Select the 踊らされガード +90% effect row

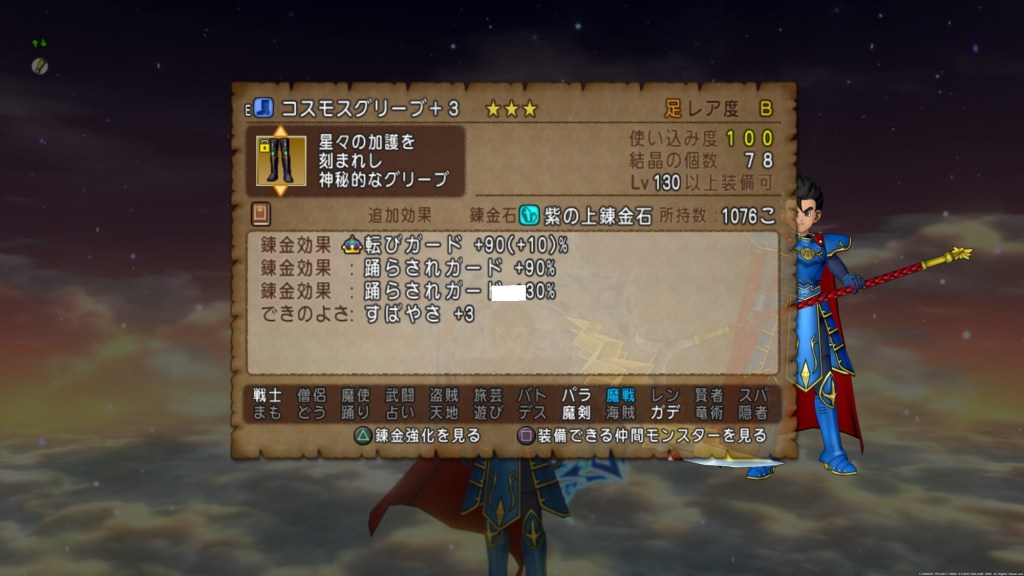point(408,268)
